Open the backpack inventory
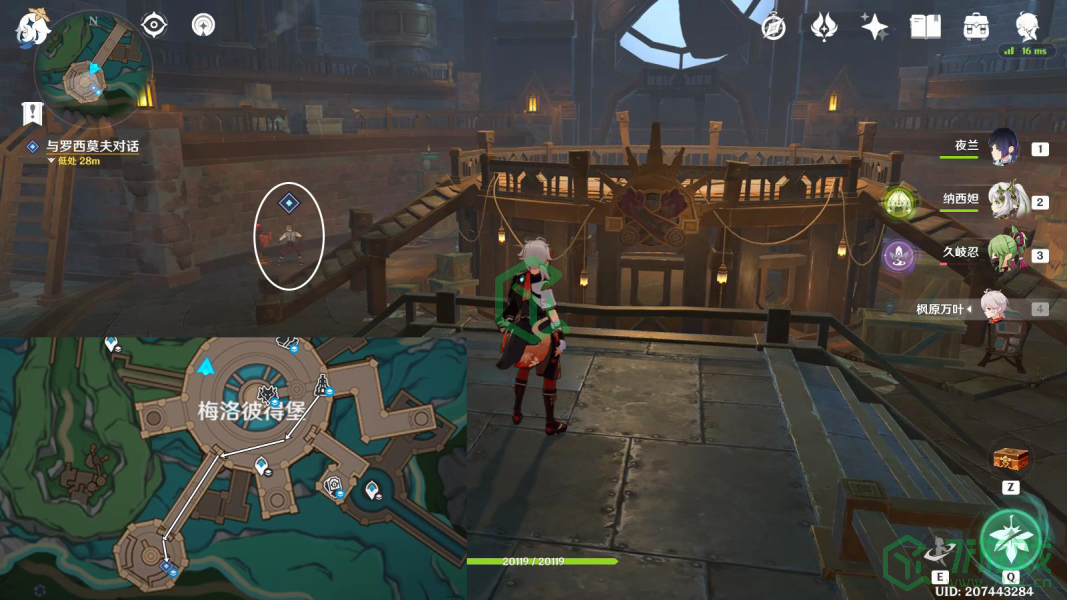Screen dimensions: 1067x600 coord(976,27)
